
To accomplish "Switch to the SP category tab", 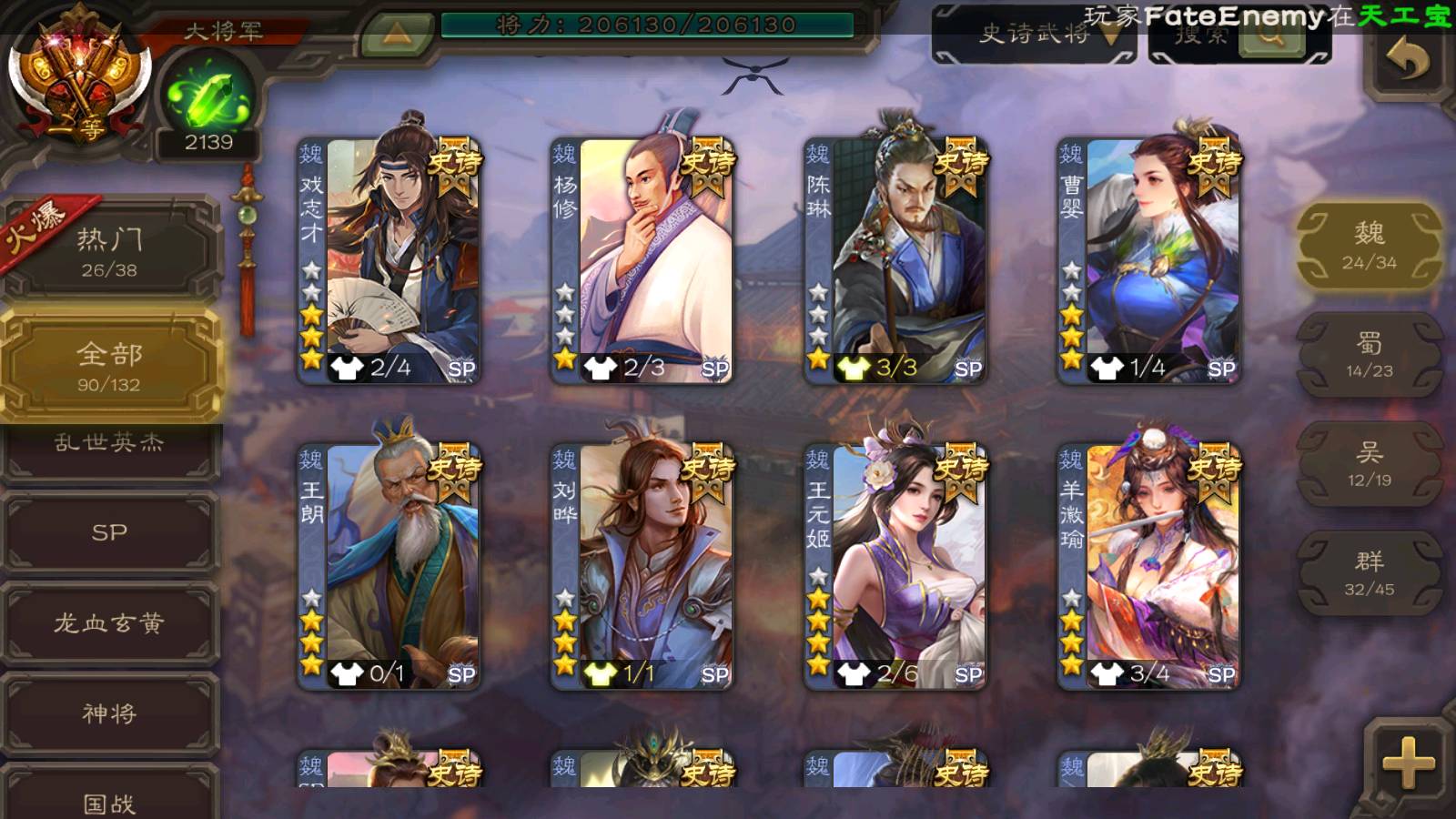I will (x=109, y=532).
